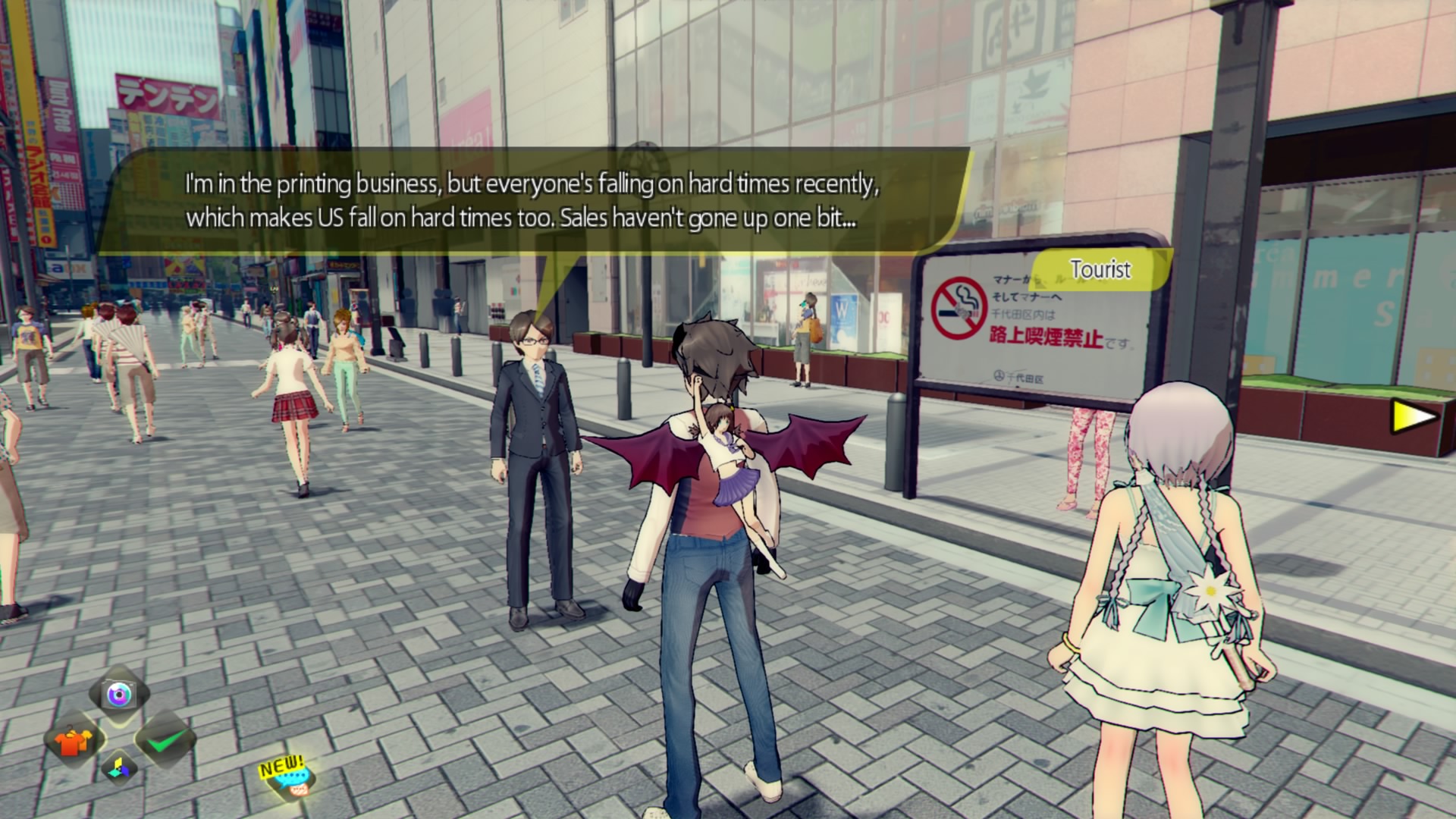This screenshot has width=1456, height=819.
Task: Advance dialogue with the yellow arrow
Action: pos(1414,416)
